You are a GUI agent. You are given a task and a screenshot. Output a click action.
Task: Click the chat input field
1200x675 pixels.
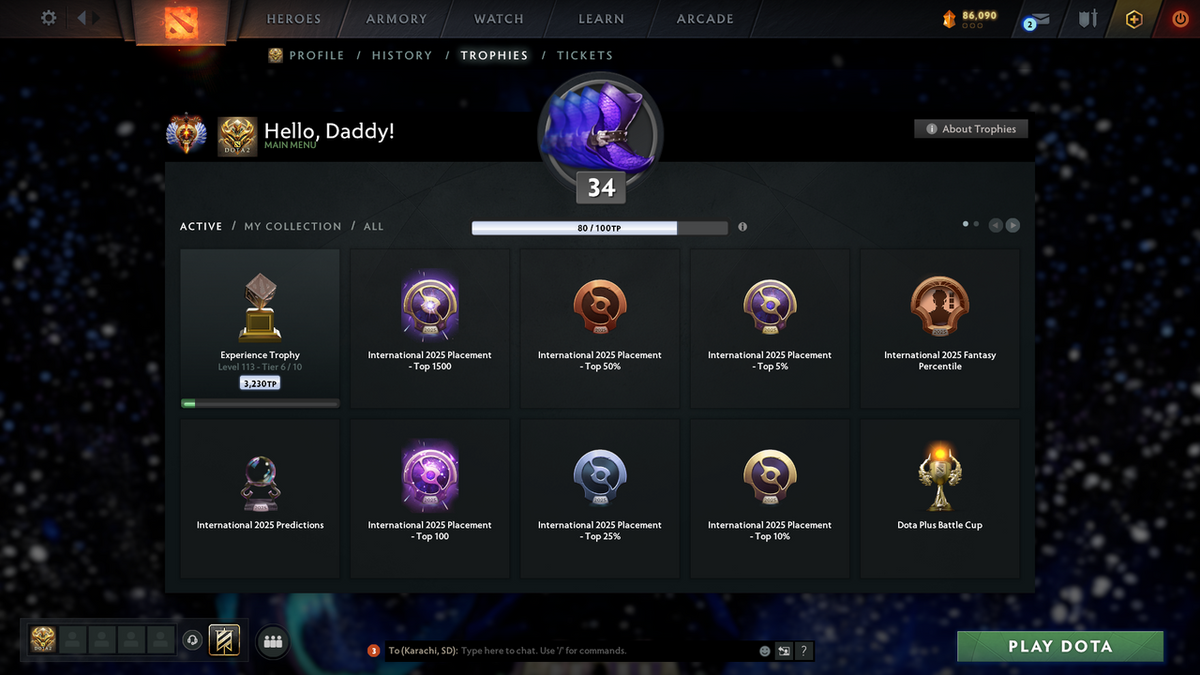tap(600, 651)
